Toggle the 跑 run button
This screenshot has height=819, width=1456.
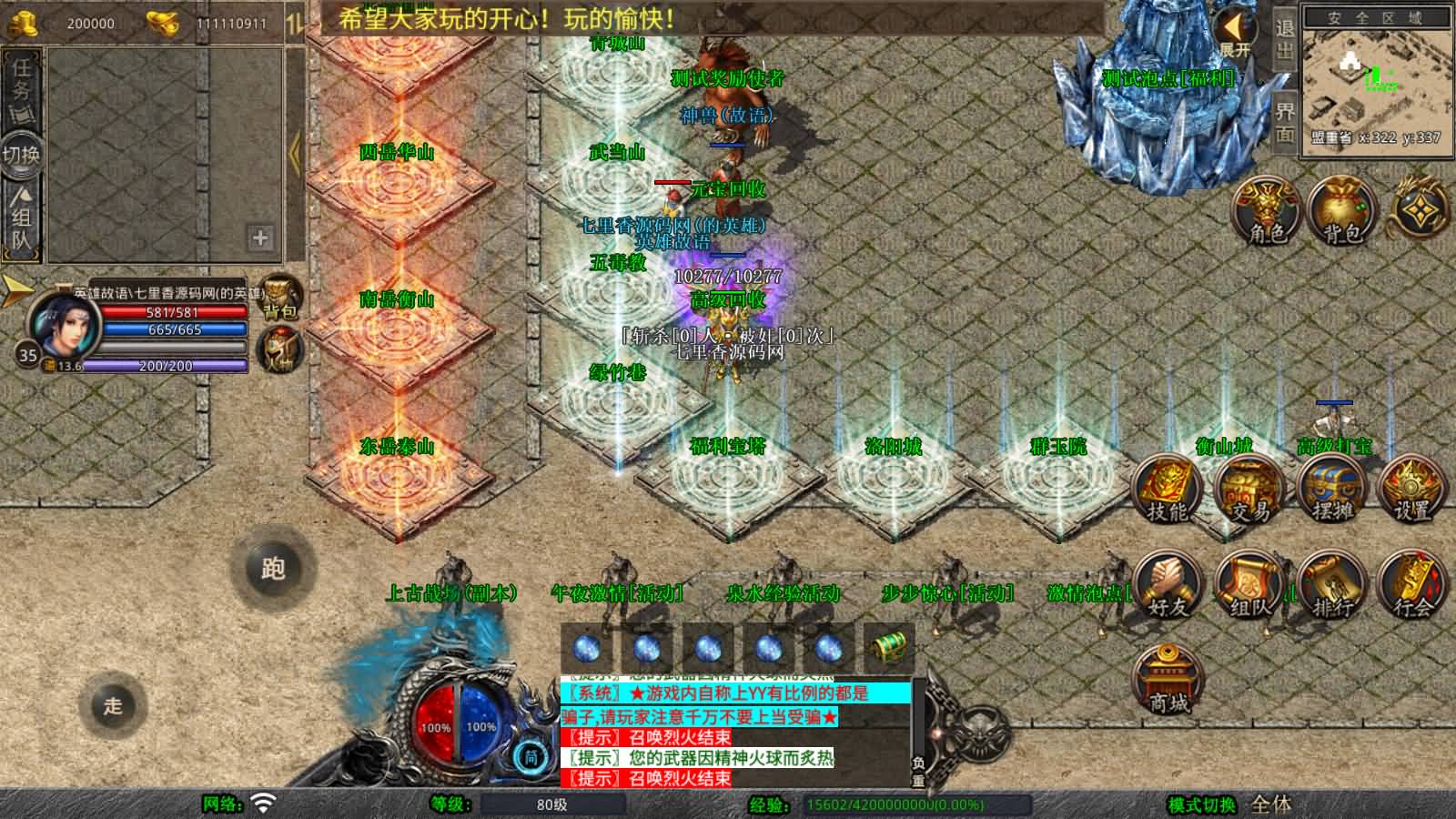tap(273, 569)
